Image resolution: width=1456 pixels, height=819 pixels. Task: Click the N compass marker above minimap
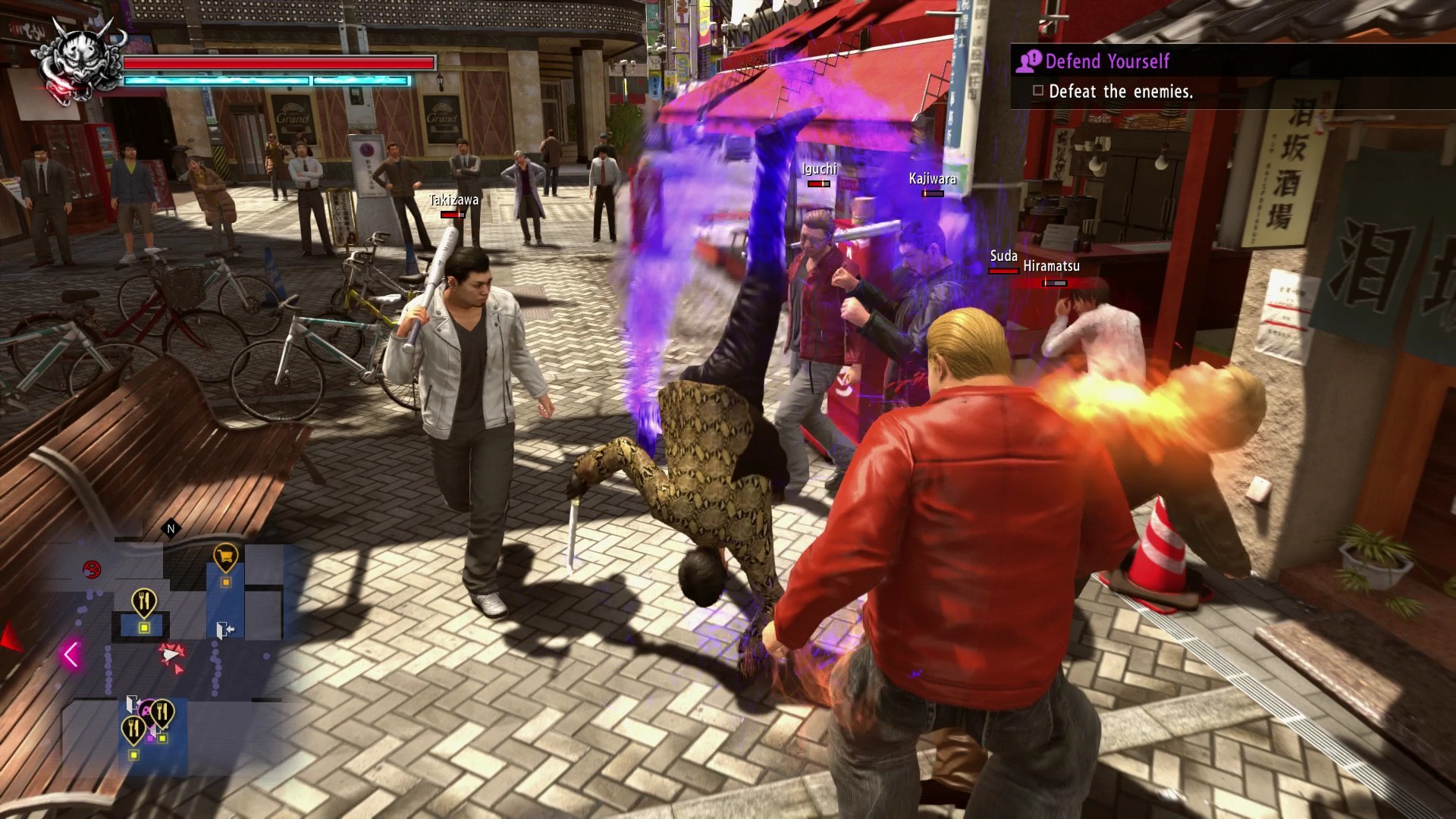tap(170, 529)
